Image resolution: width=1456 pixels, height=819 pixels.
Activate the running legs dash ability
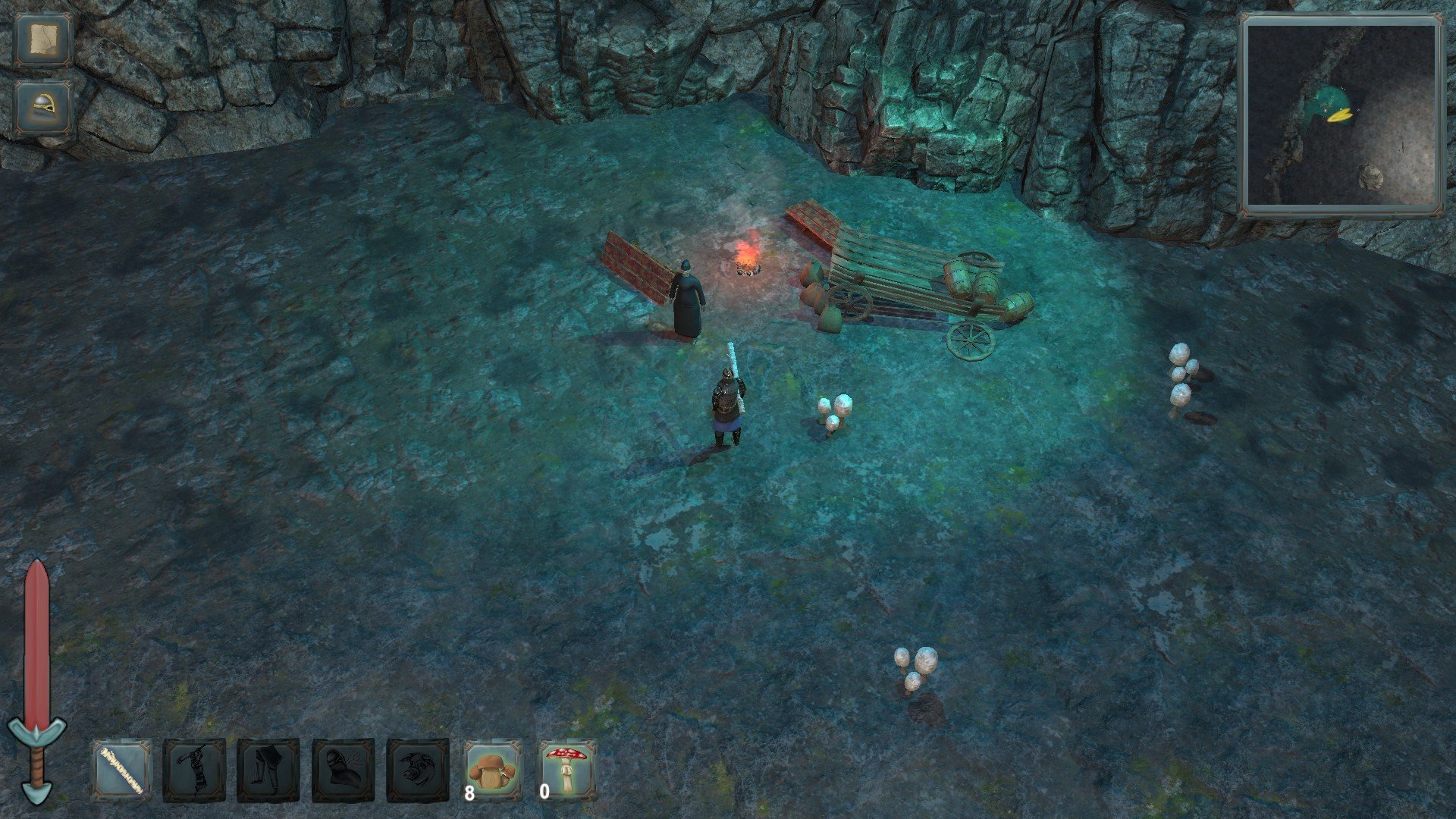[268, 770]
